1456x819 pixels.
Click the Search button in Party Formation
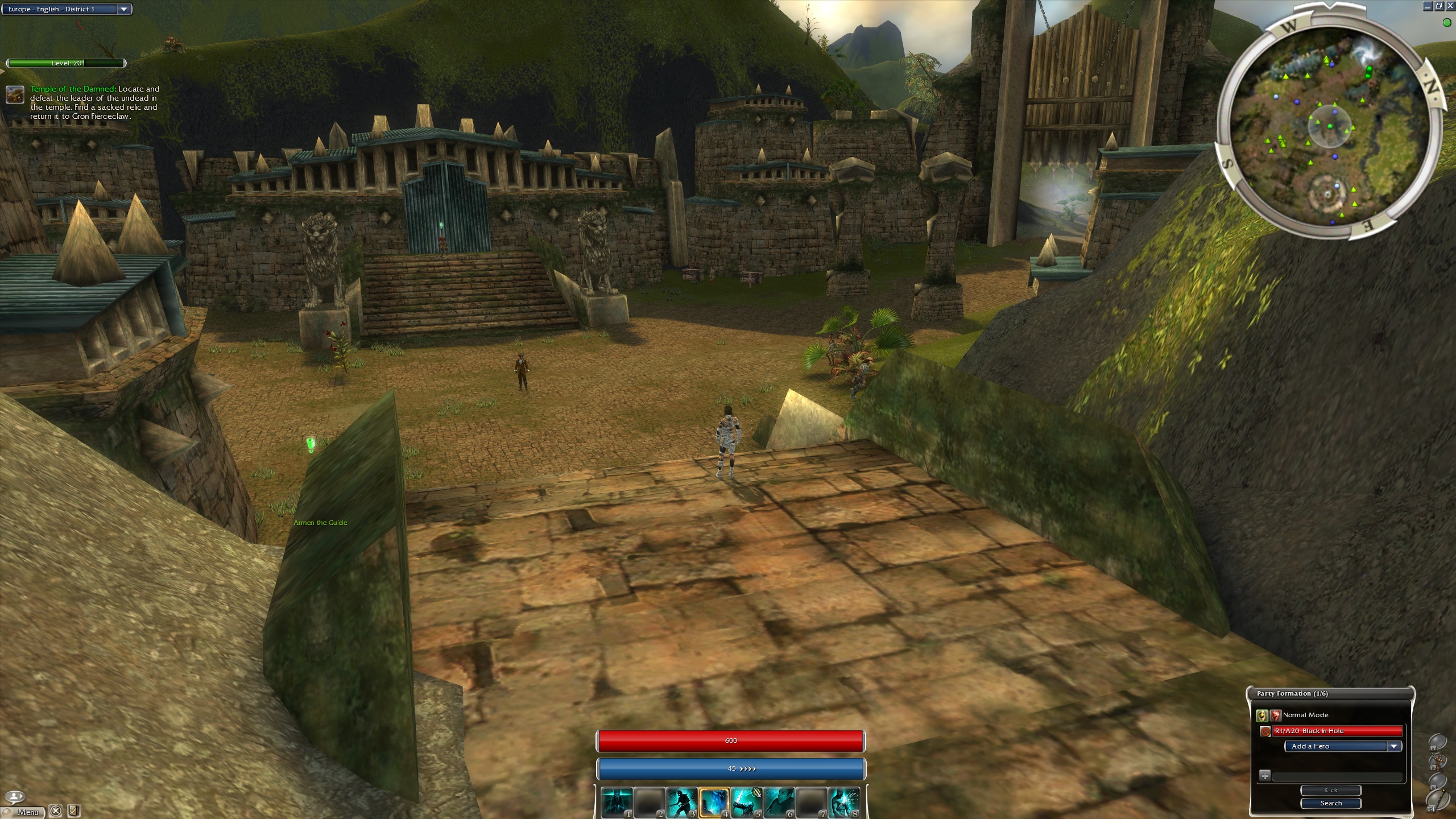coord(1331,803)
